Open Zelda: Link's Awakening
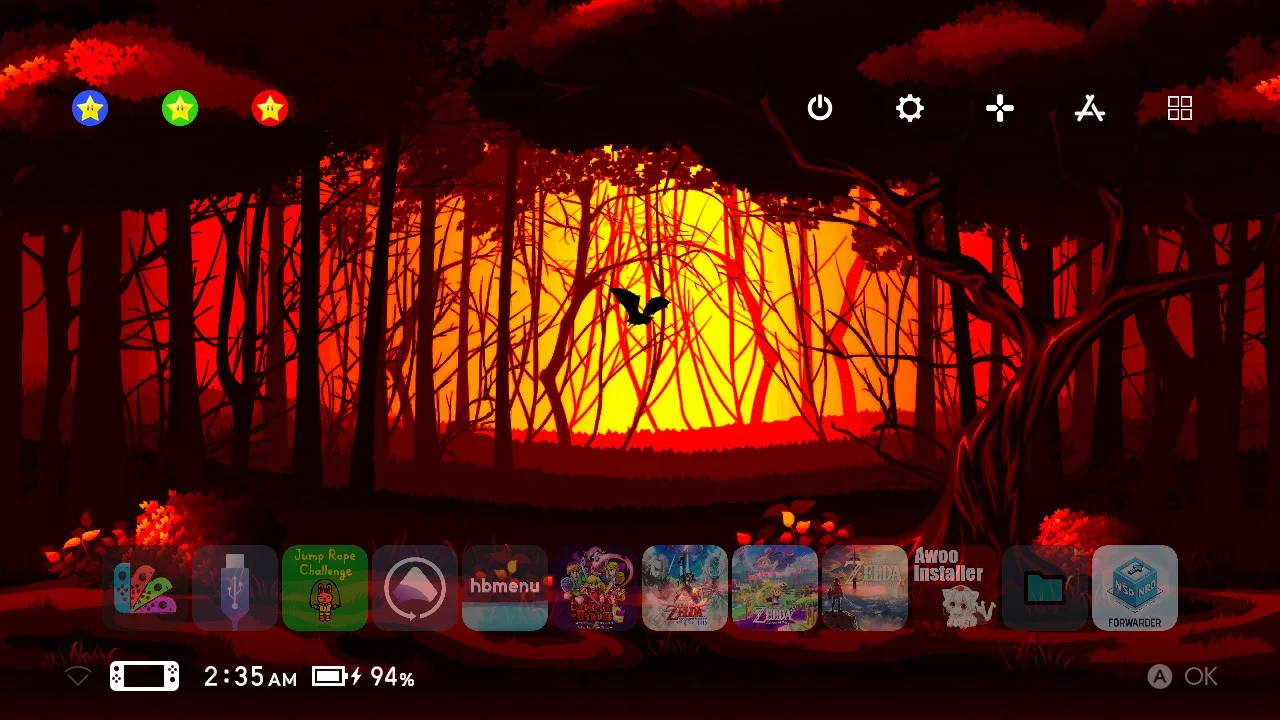Viewport: 1280px width, 720px height. click(x=775, y=589)
